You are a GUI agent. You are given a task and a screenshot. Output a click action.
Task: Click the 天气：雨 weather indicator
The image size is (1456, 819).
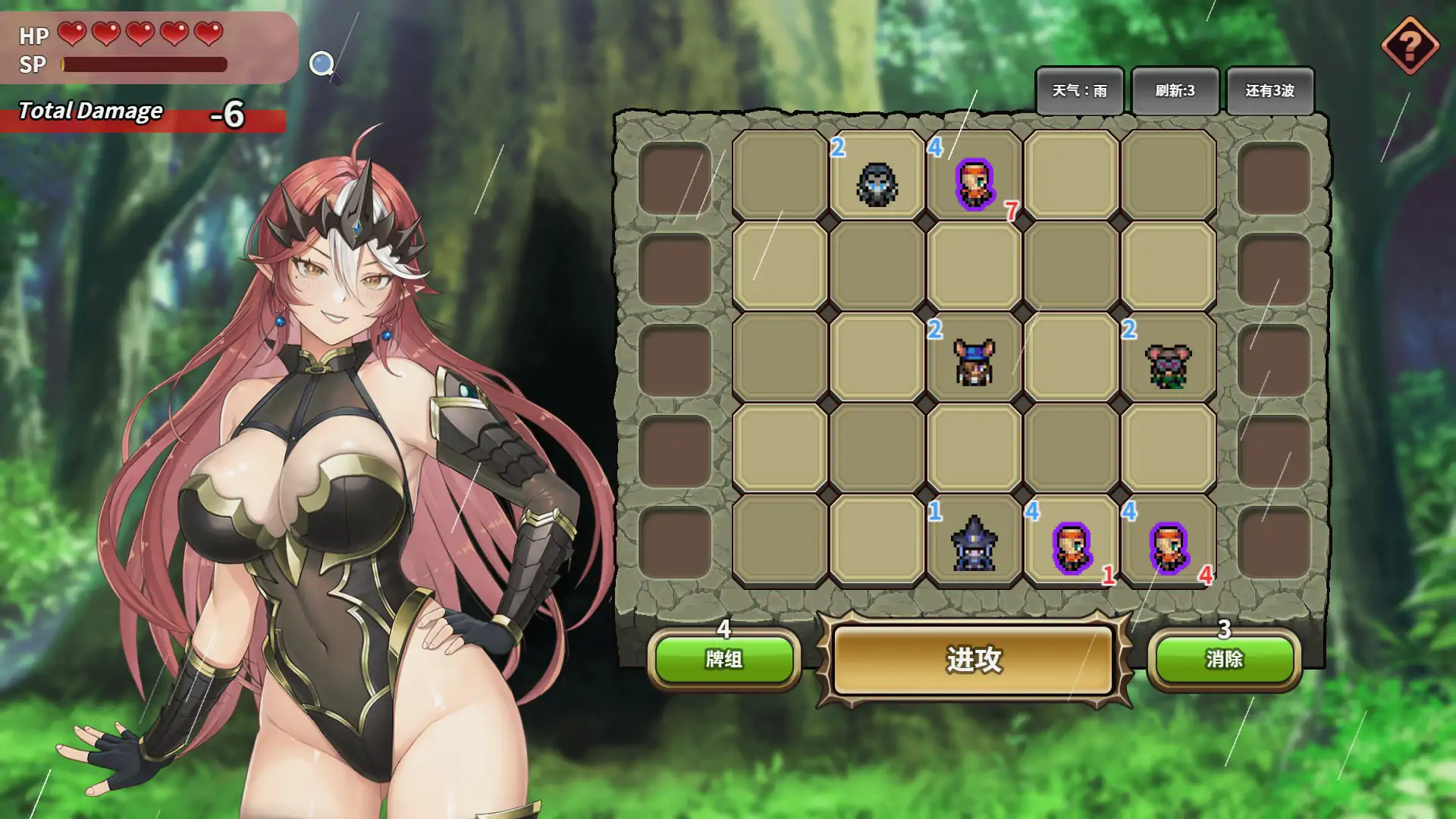point(1081,90)
